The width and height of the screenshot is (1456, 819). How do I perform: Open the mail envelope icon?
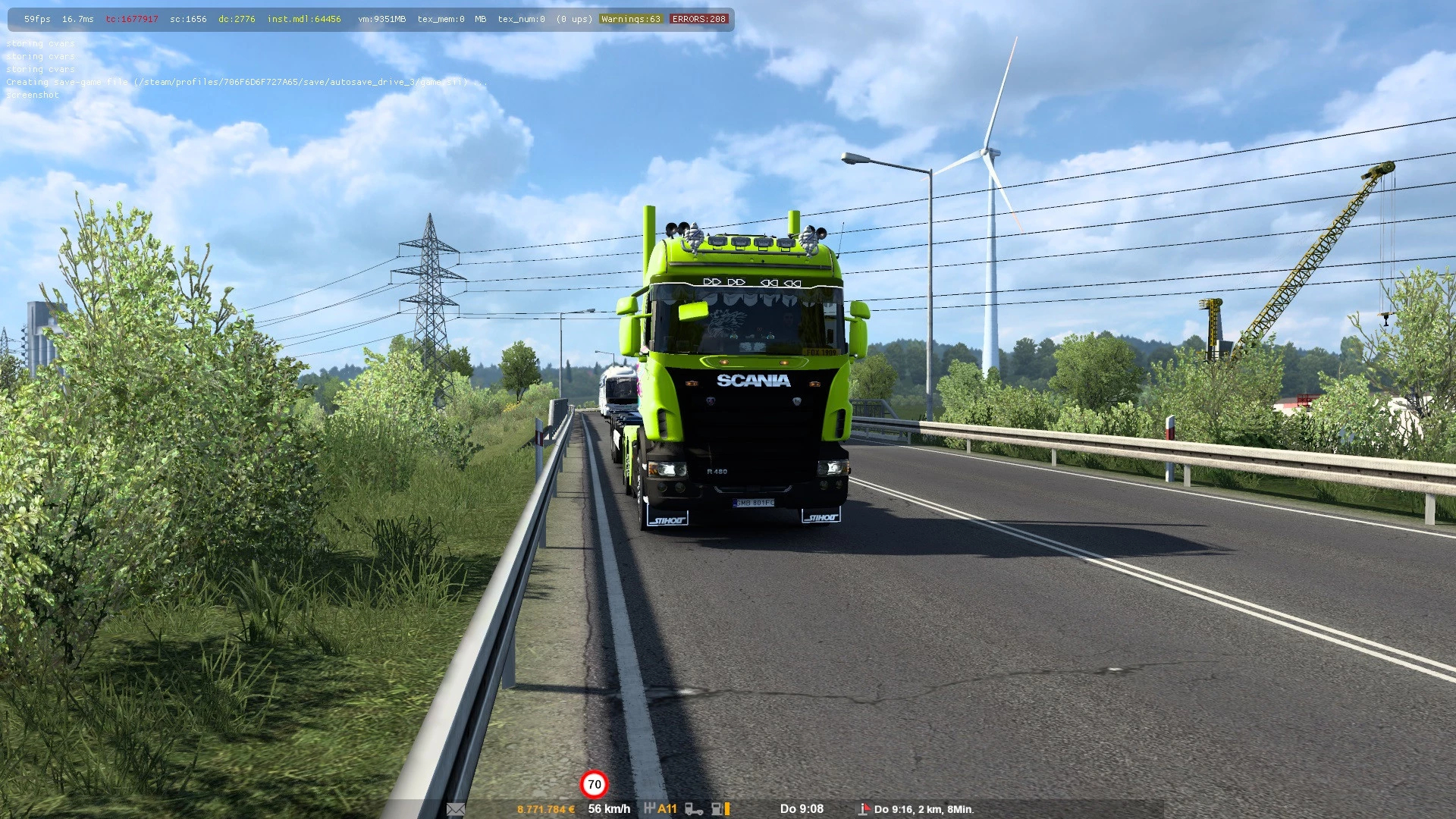pyautogui.click(x=456, y=809)
